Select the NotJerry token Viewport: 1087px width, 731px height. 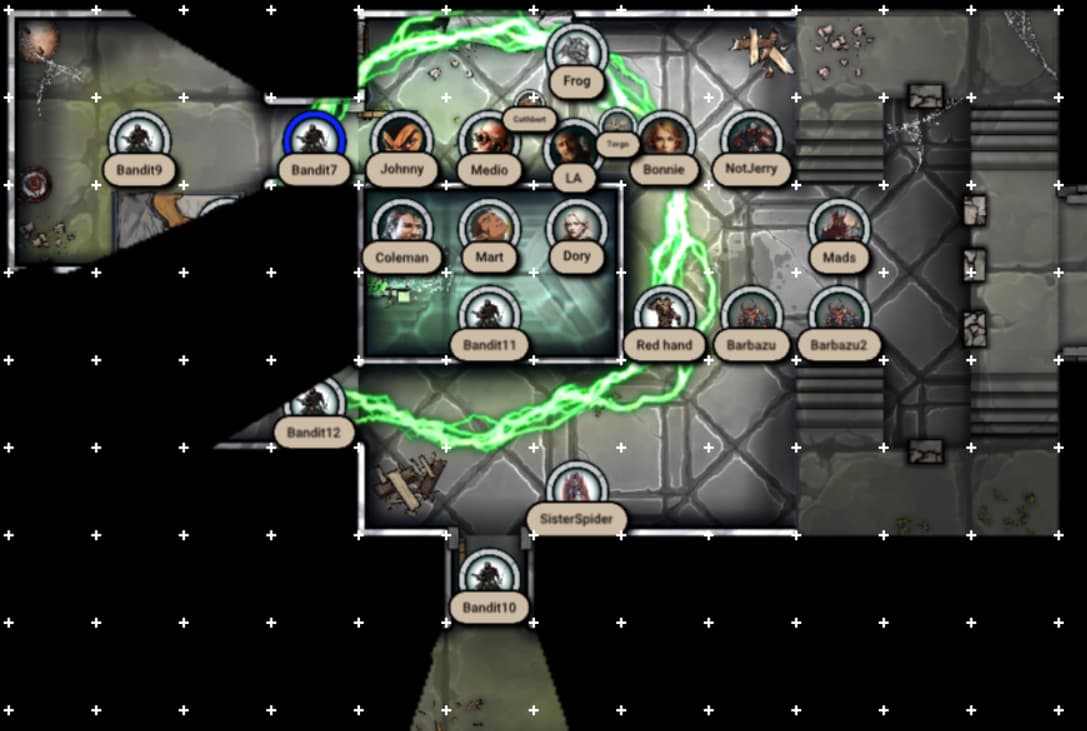point(751,140)
